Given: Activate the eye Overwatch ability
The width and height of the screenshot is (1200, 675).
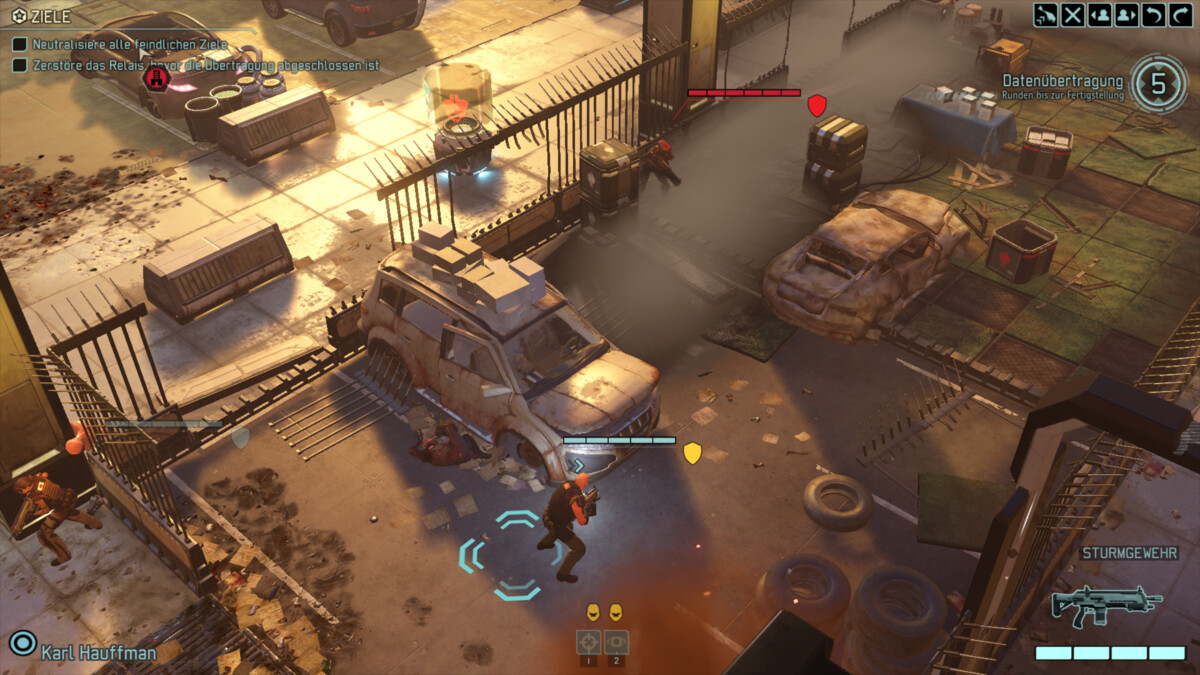Looking at the screenshot, I should tap(616, 642).
